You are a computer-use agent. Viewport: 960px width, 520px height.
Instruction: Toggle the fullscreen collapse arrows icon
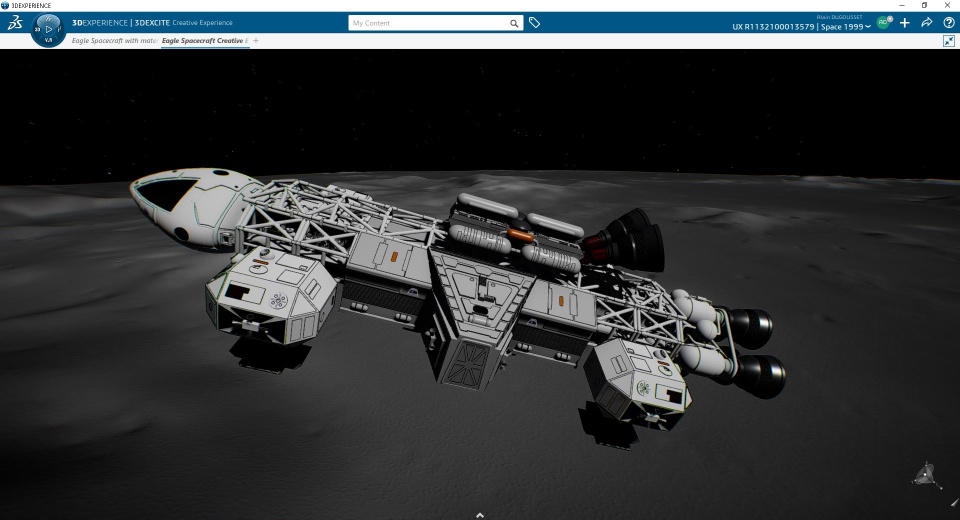coord(948,41)
